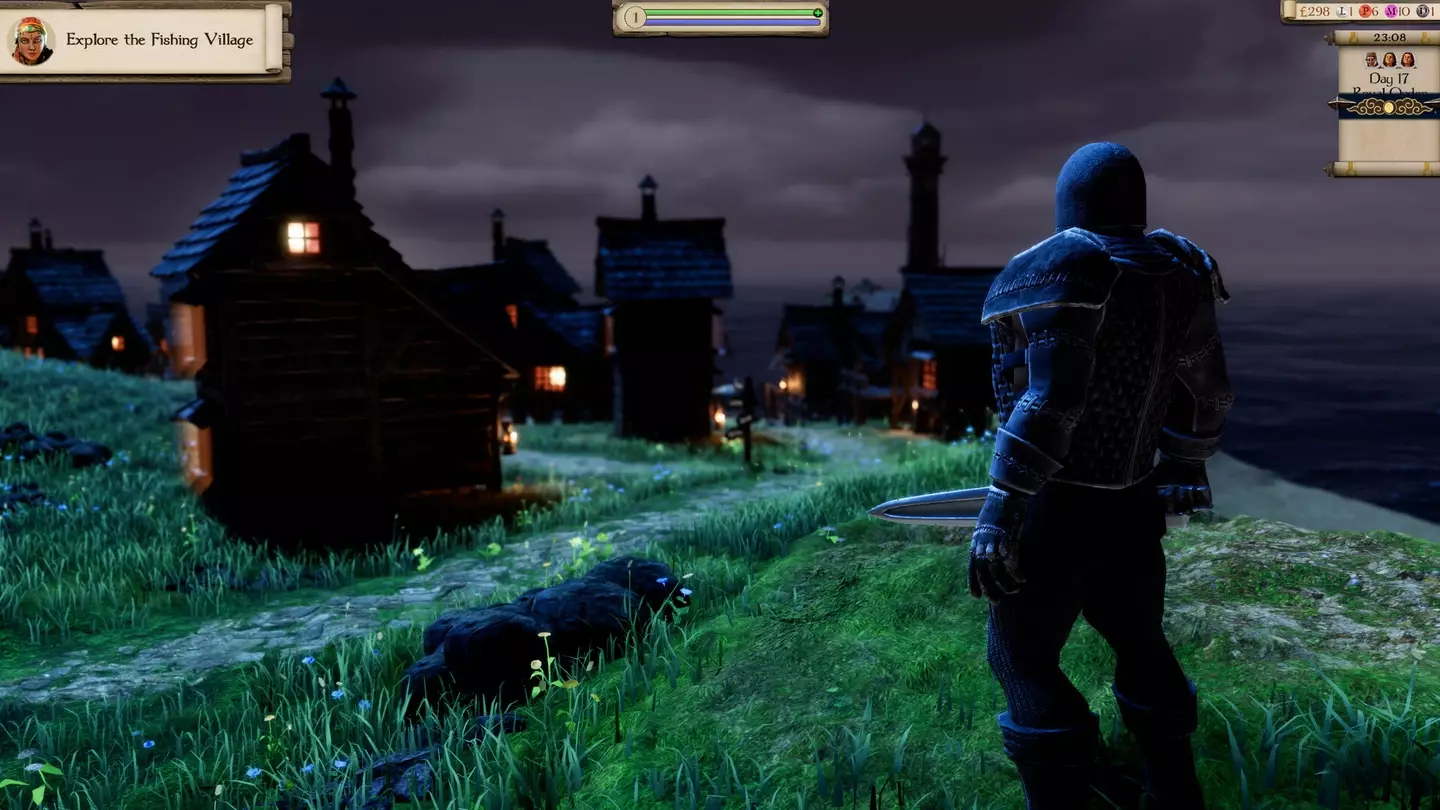Image resolution: width=1440 pixels, height=810 pixels.
Task: Click the magenta M resource icon
Action: pos(1391,11)
